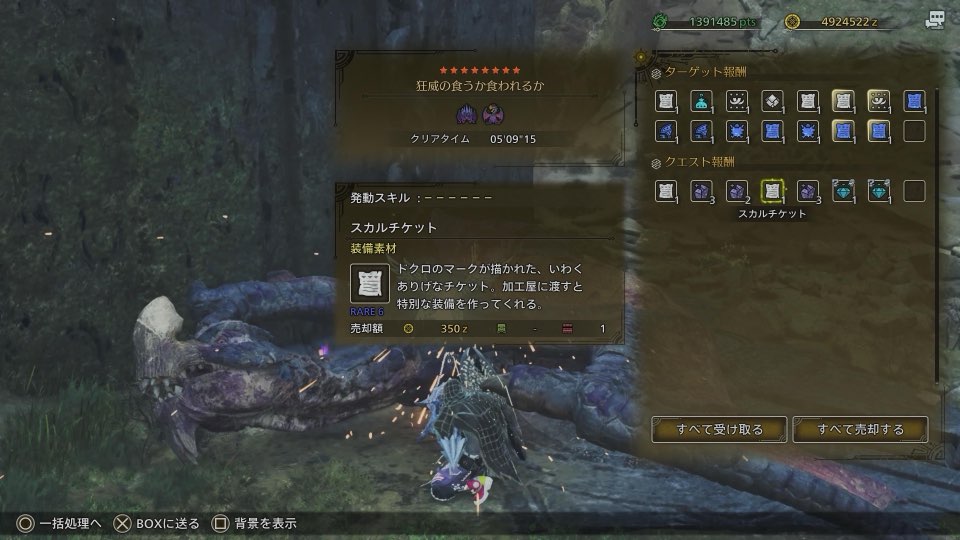This screenshot has width=960, height=540.
Task: Open the chat icon in the top corner
Action: (935, 20)
